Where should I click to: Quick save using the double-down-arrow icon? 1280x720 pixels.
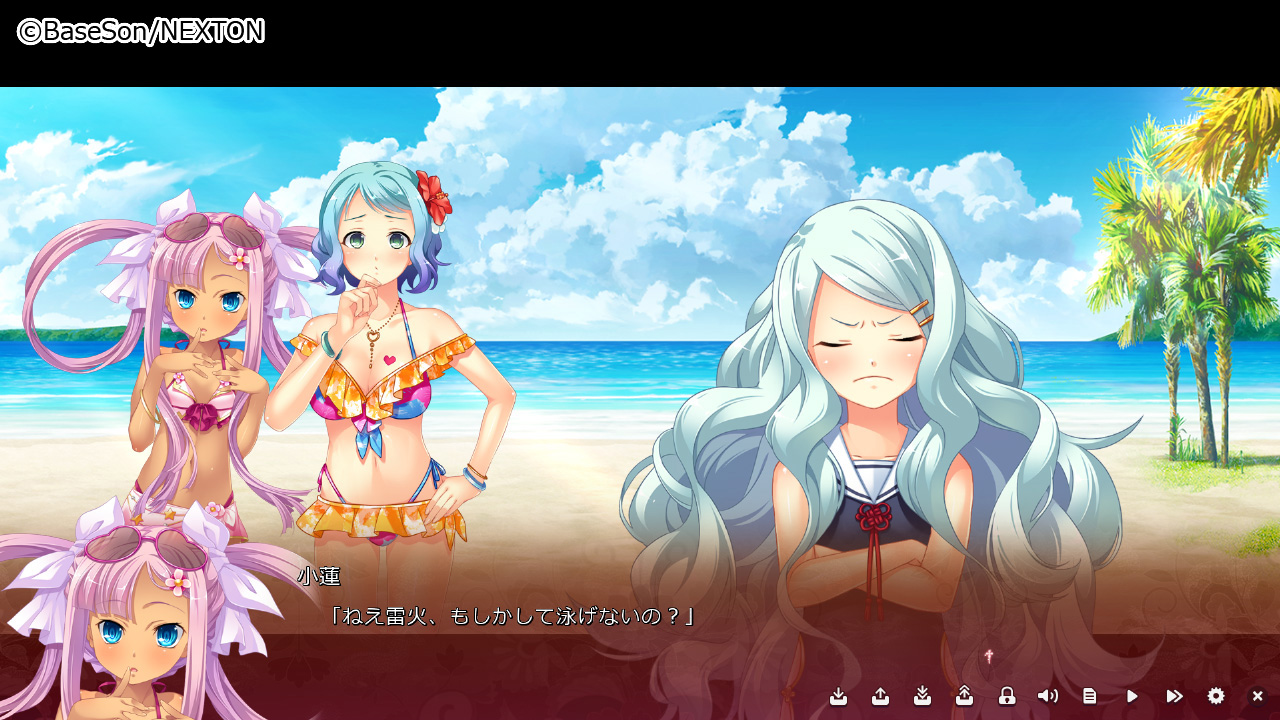[923, 696]
